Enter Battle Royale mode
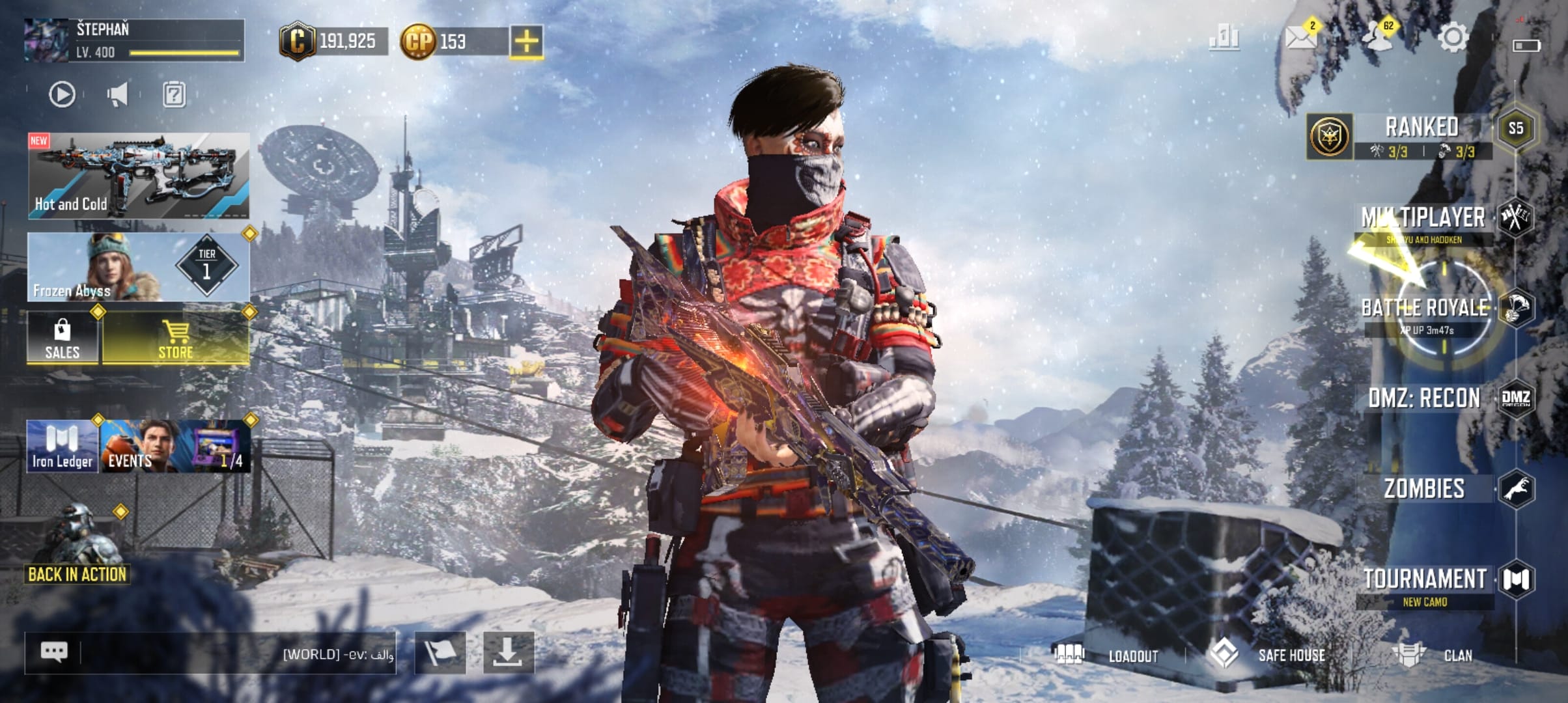The height and width of the screenshot is (703, 1568). tap(1425, 309)
